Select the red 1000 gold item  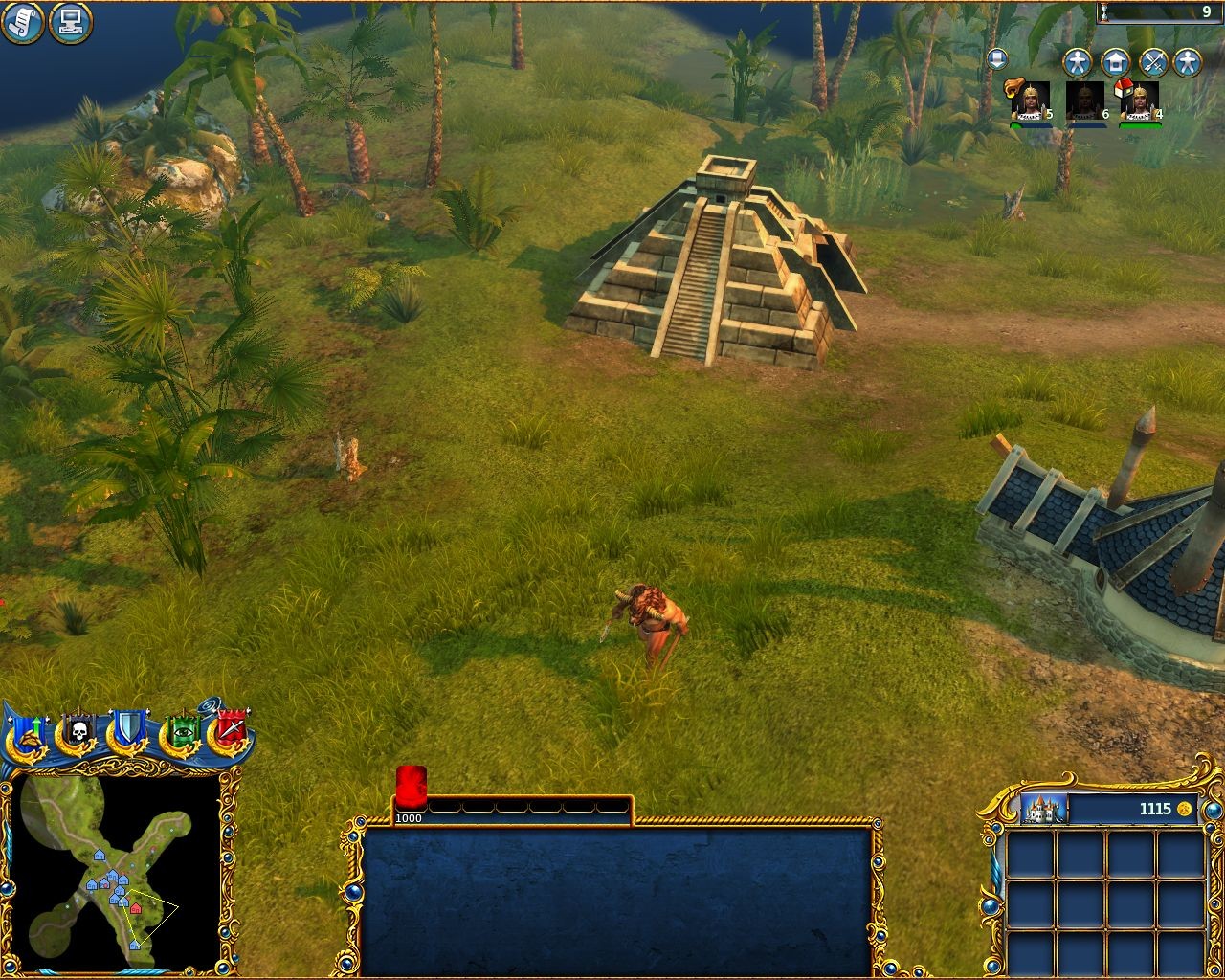pos(411,789)
